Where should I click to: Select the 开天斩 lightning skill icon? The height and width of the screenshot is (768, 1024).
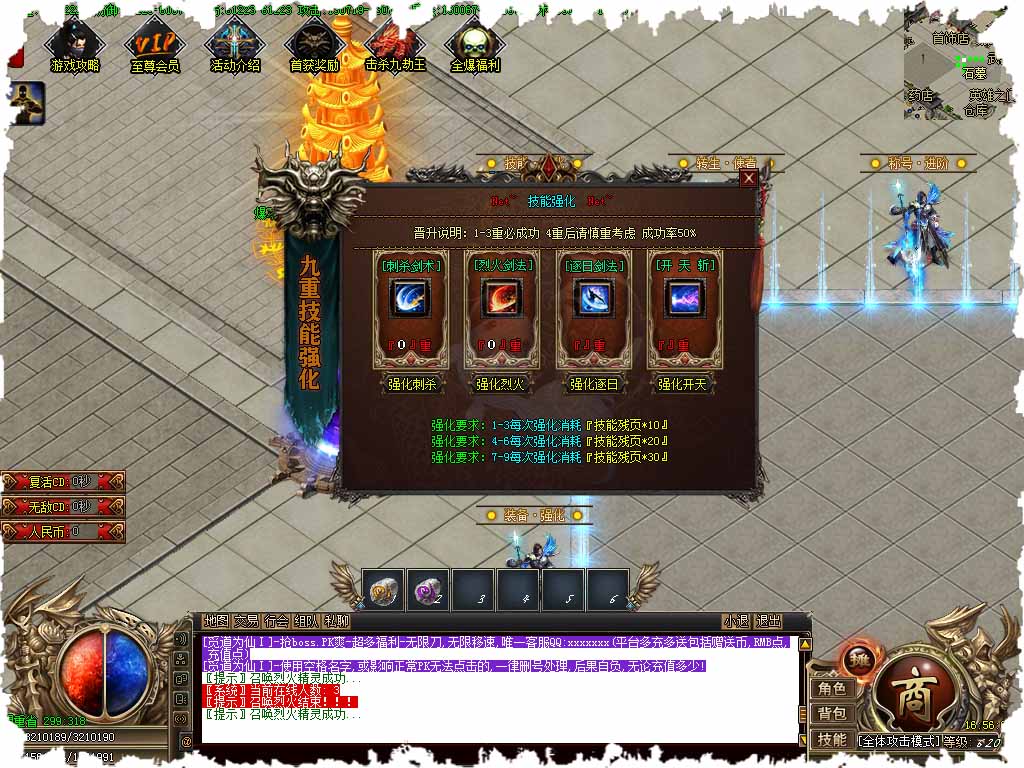684,298
